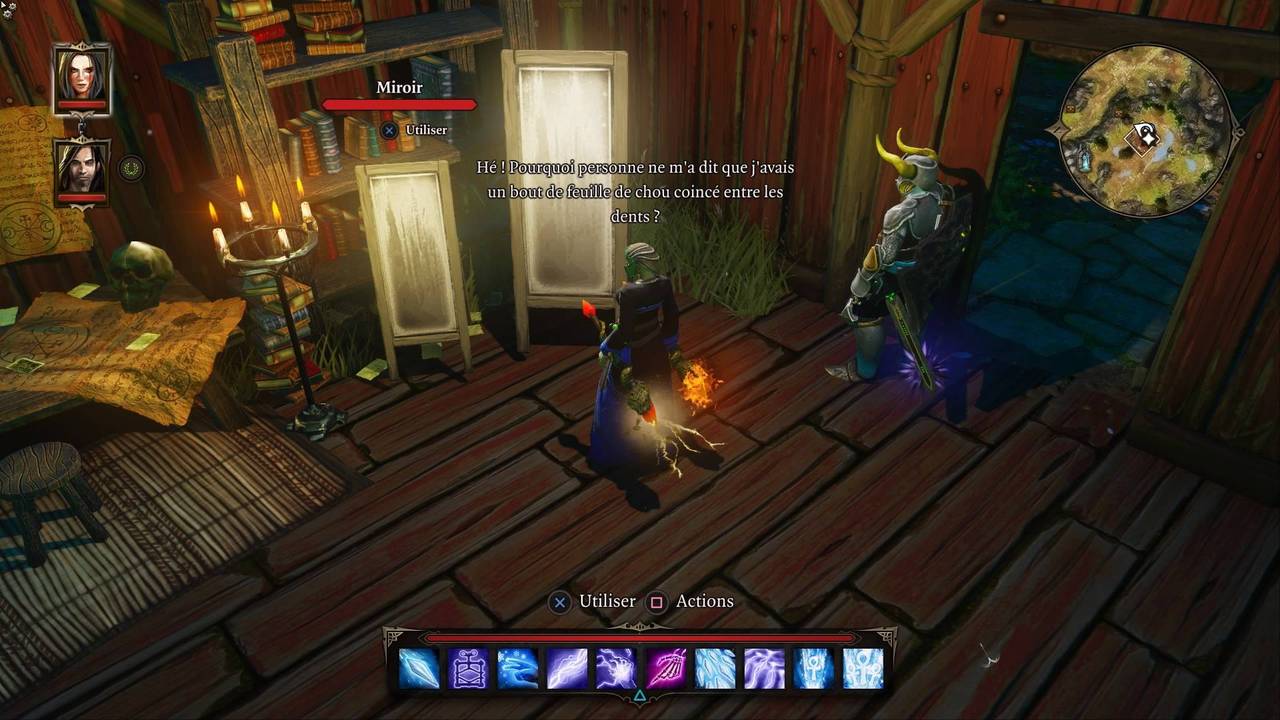1280x720 pixels.
Task: Cast the triple ankh skill
Action: [x=863, y=669]
